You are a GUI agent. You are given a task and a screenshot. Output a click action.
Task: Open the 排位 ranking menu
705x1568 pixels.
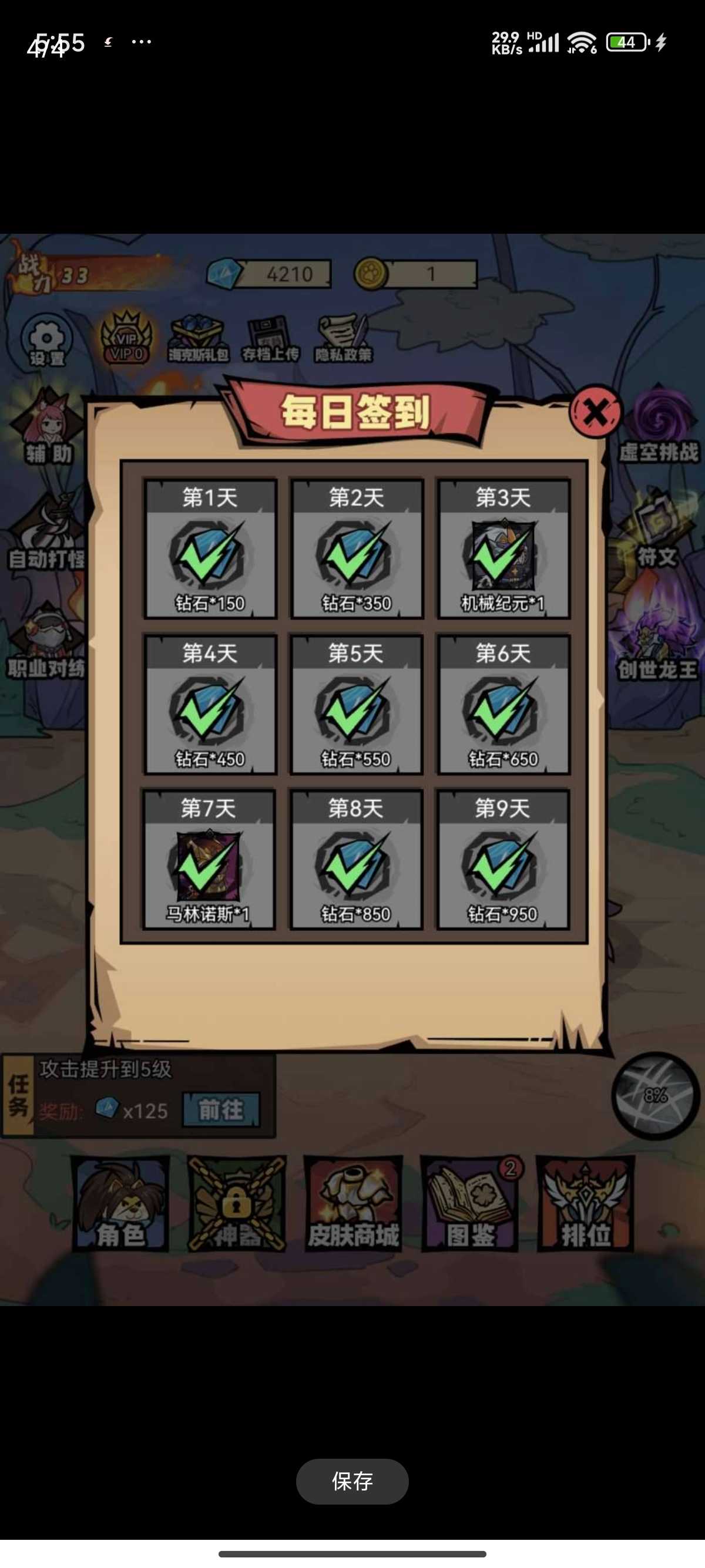(585, 1203)
